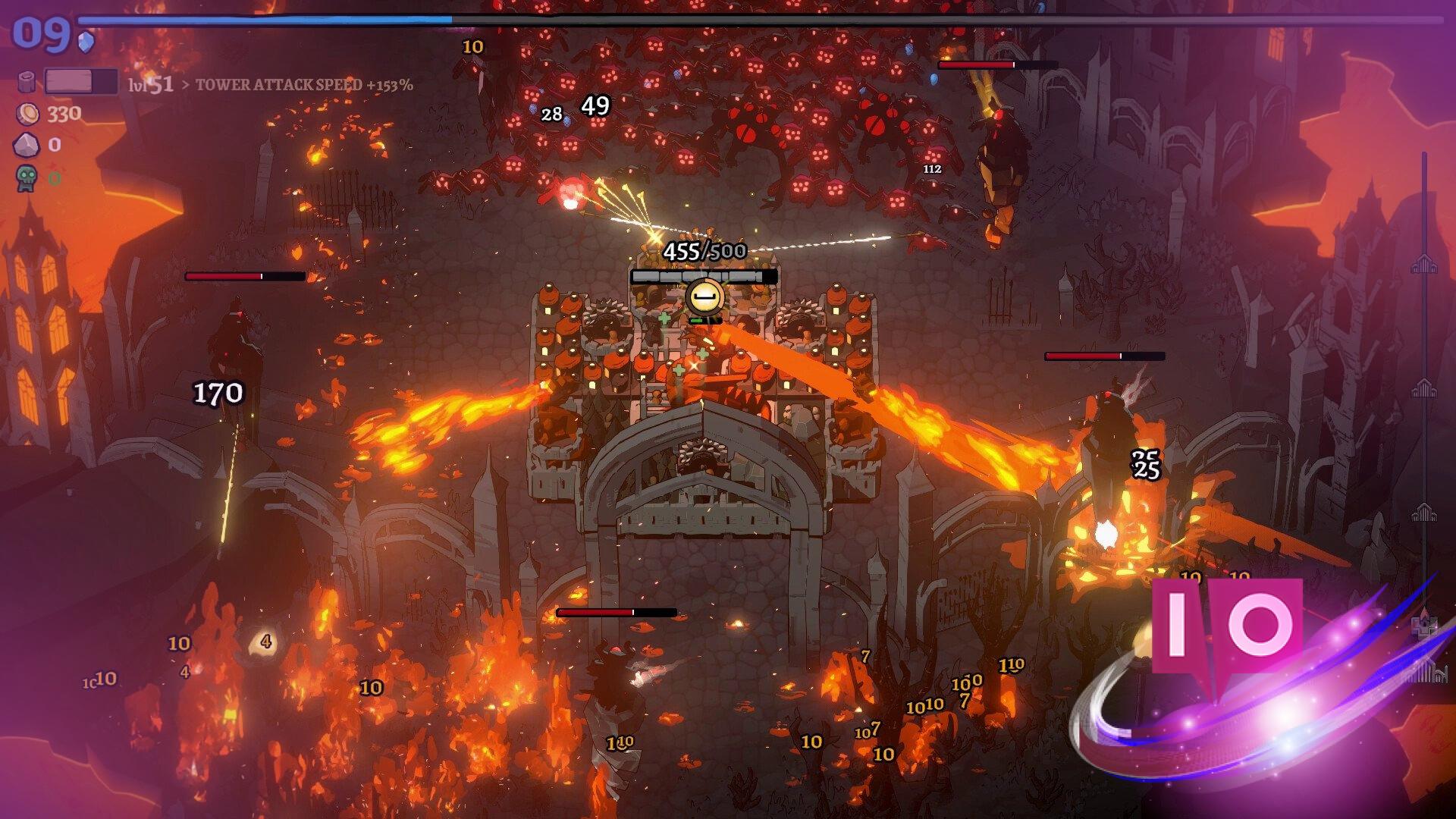Image resolution: width=1456 pixels, height=819 pixels.
Task: Select the stone resource icon showing 0
Action: (x=26, y=144)
